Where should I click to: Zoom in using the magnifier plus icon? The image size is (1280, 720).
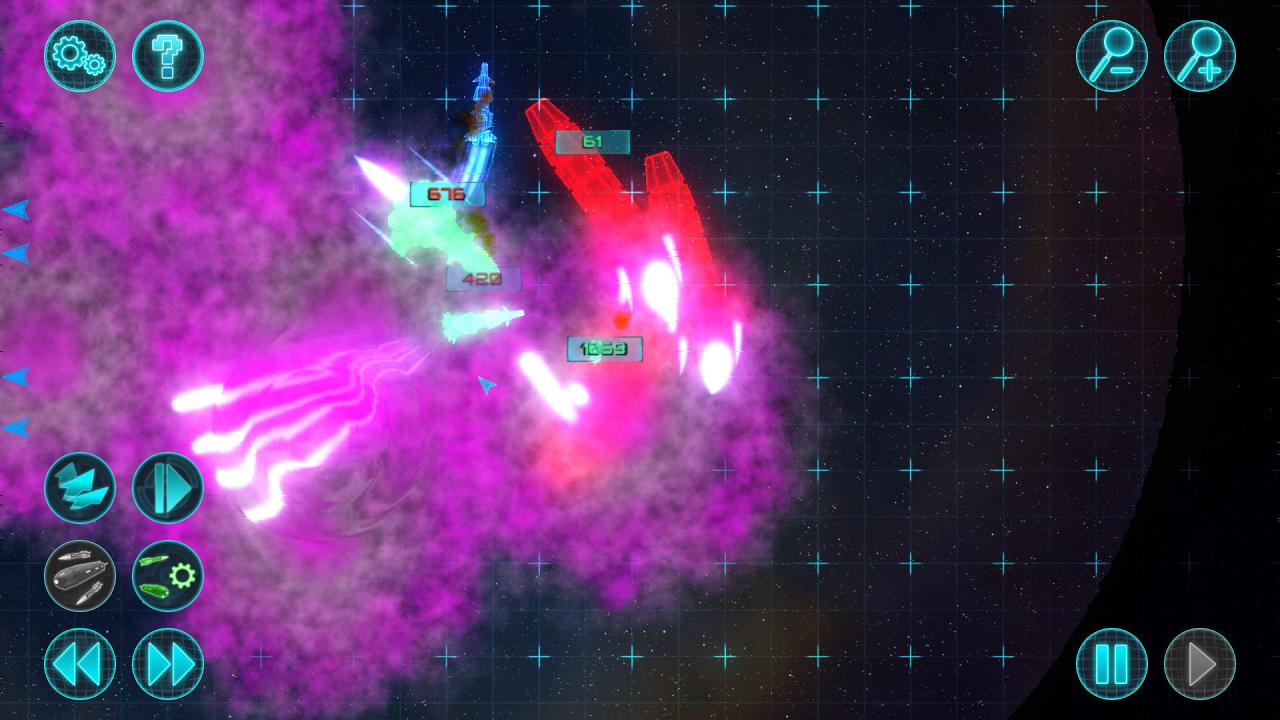point(1200,56)
